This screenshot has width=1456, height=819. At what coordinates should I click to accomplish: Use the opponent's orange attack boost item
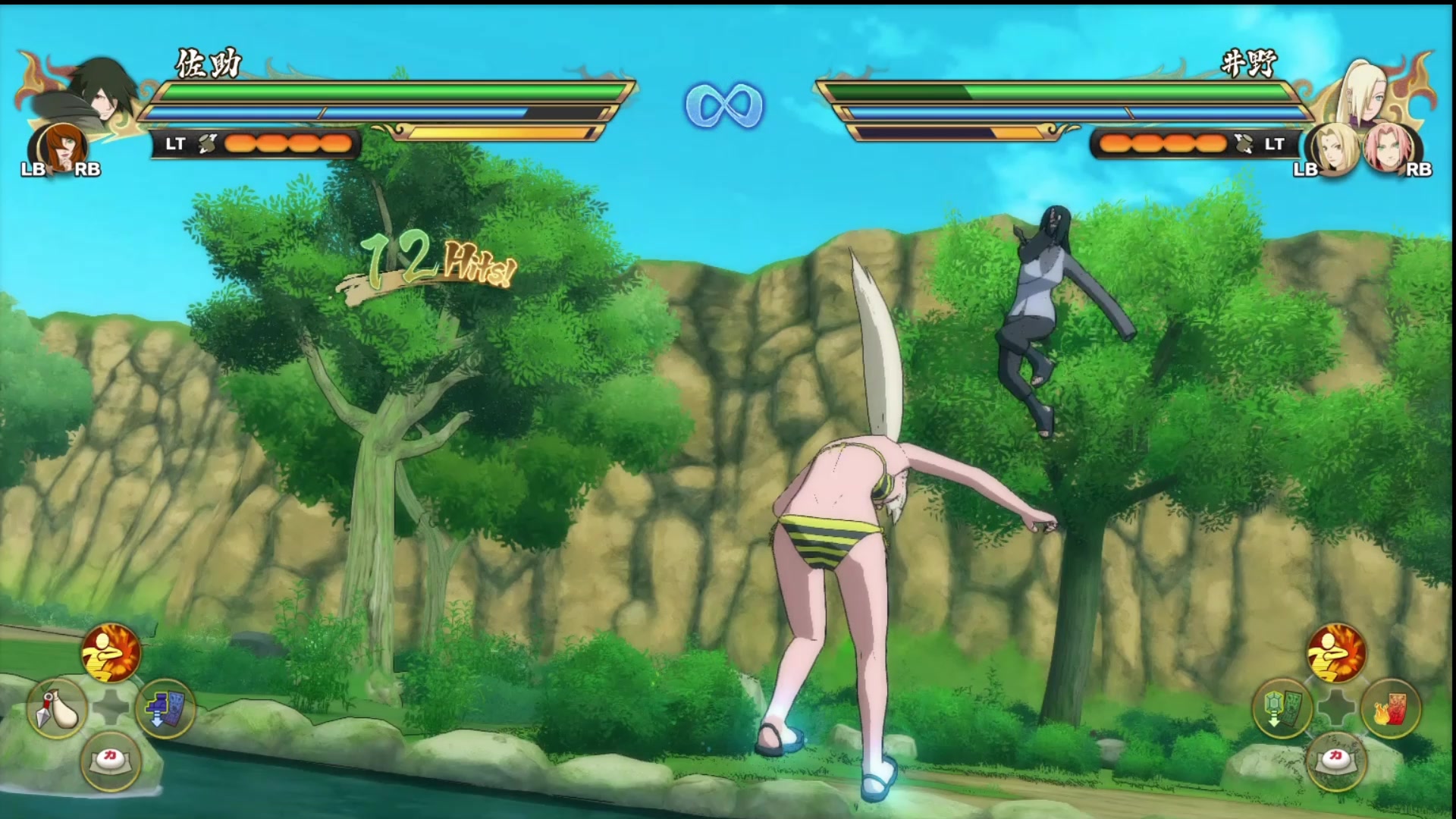(x=1336, y=652)
